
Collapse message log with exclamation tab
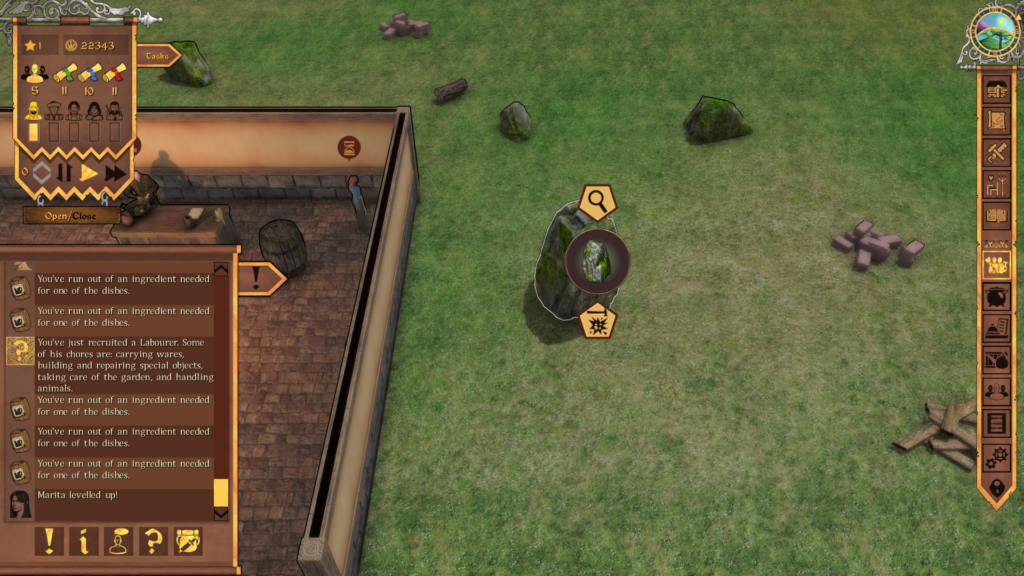[x=259, y=276]
